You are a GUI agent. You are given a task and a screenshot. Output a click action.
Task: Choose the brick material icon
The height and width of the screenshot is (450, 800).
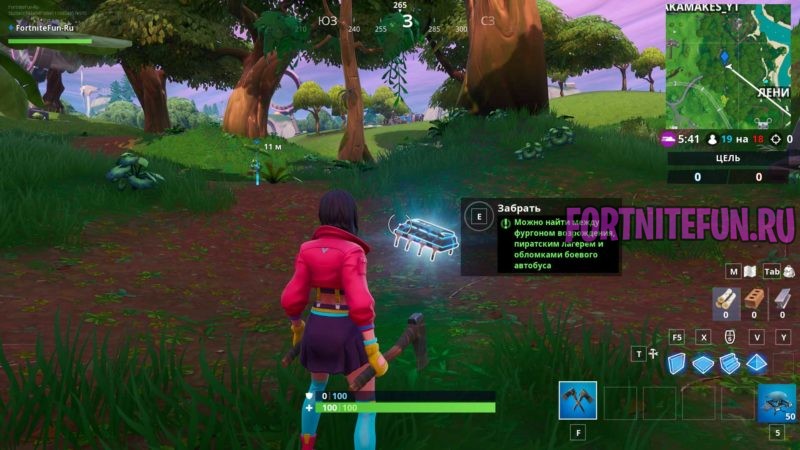(753, 299)
